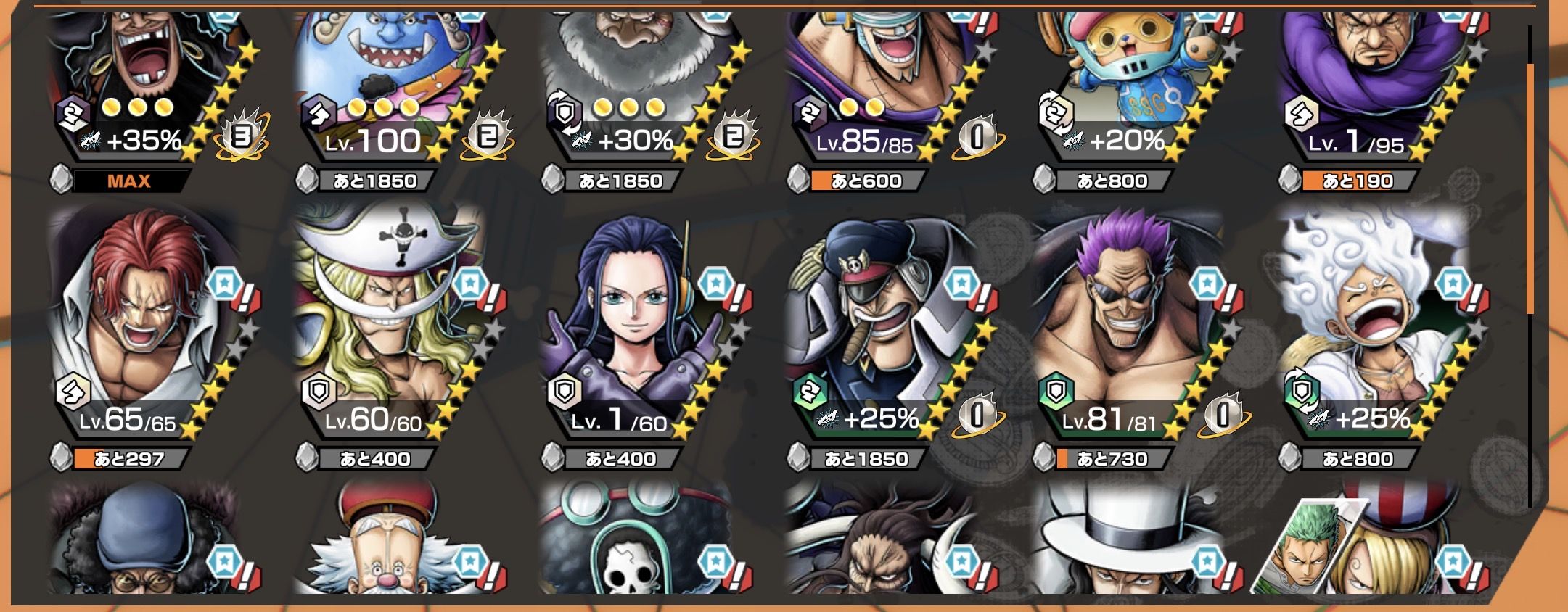
Task: Choose the blue Jinbe tile at Lv.100
Action: (x=392, y=80)
